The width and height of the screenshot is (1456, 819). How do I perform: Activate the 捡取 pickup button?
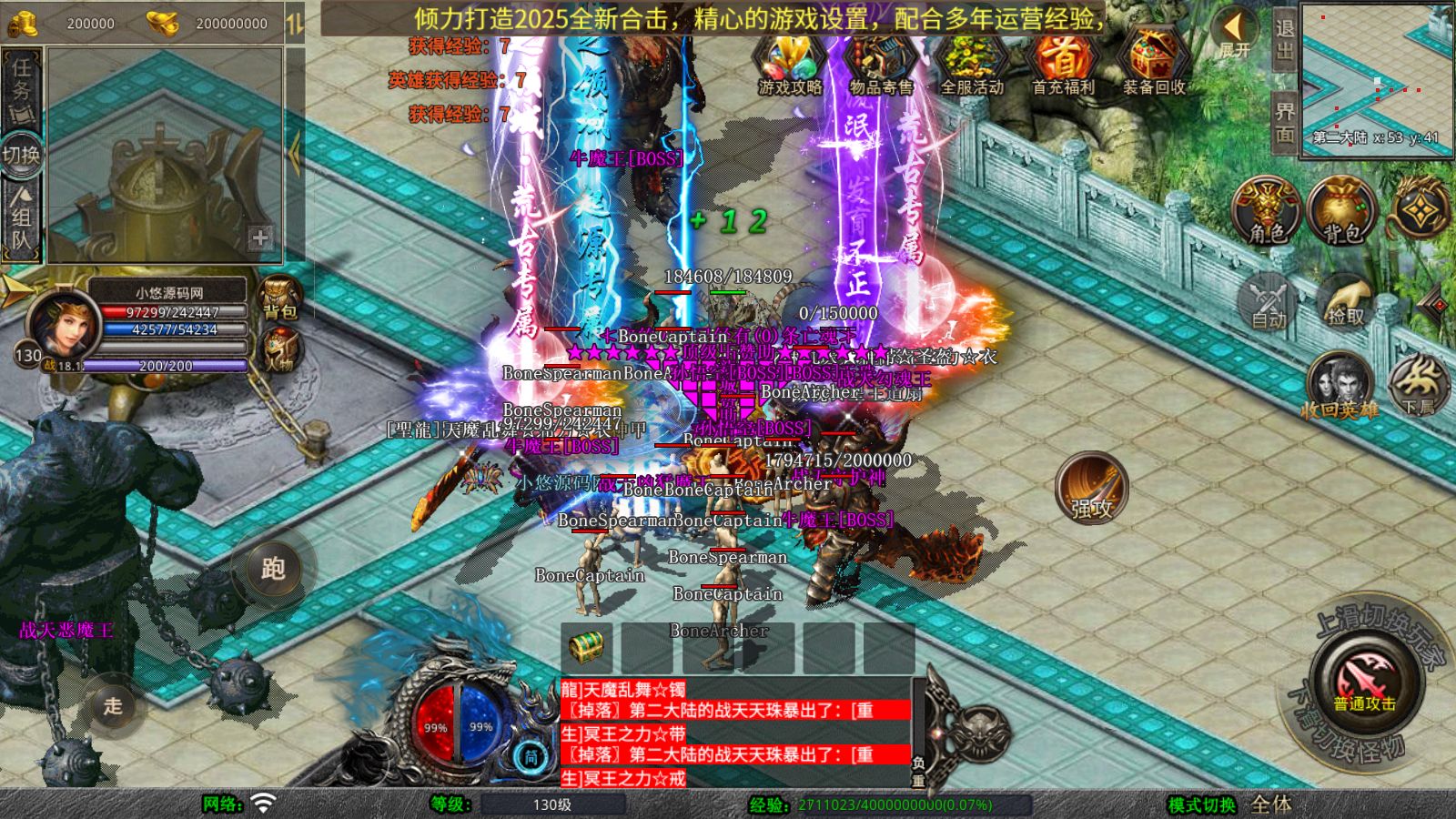tap(1344, 301)
